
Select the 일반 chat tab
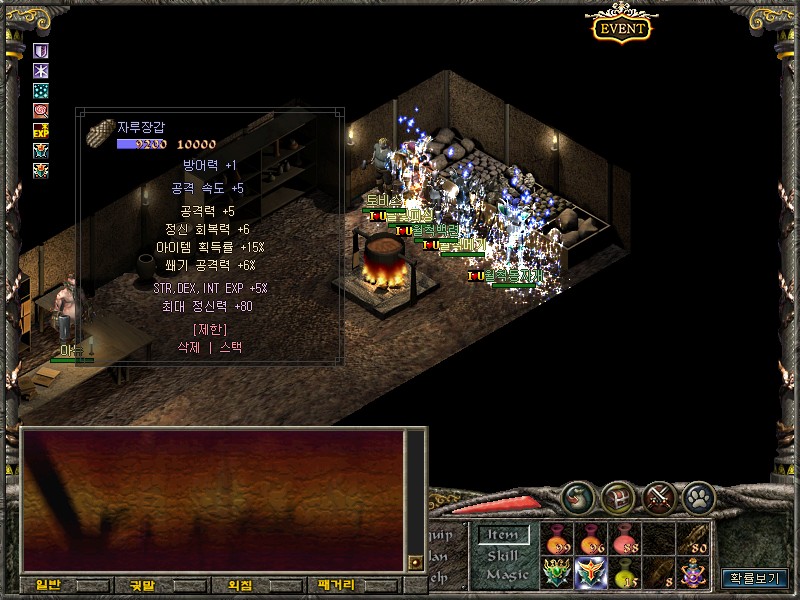coord(48,585)
